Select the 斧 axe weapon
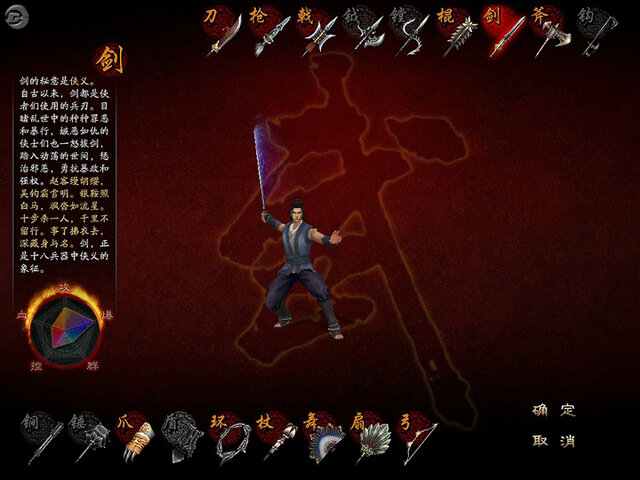This screenshot has height=480, width=640. pyautogui.click(x=550, y=32)
